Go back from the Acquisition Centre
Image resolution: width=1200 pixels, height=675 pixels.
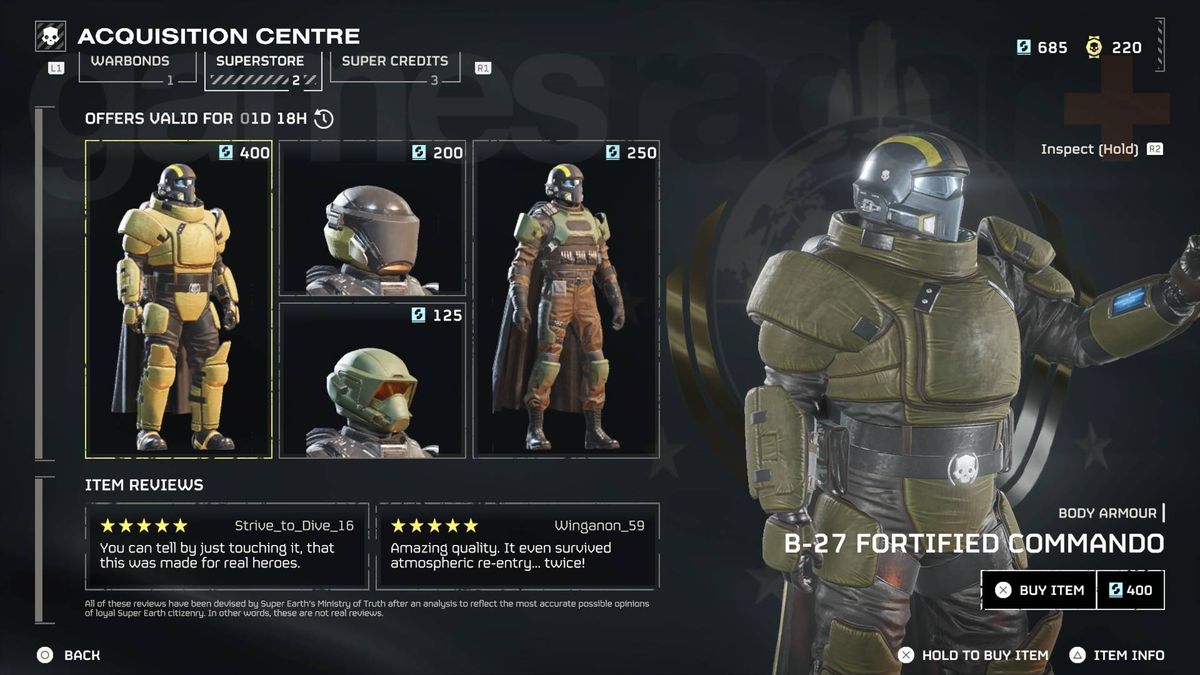(x=68, y=655)
